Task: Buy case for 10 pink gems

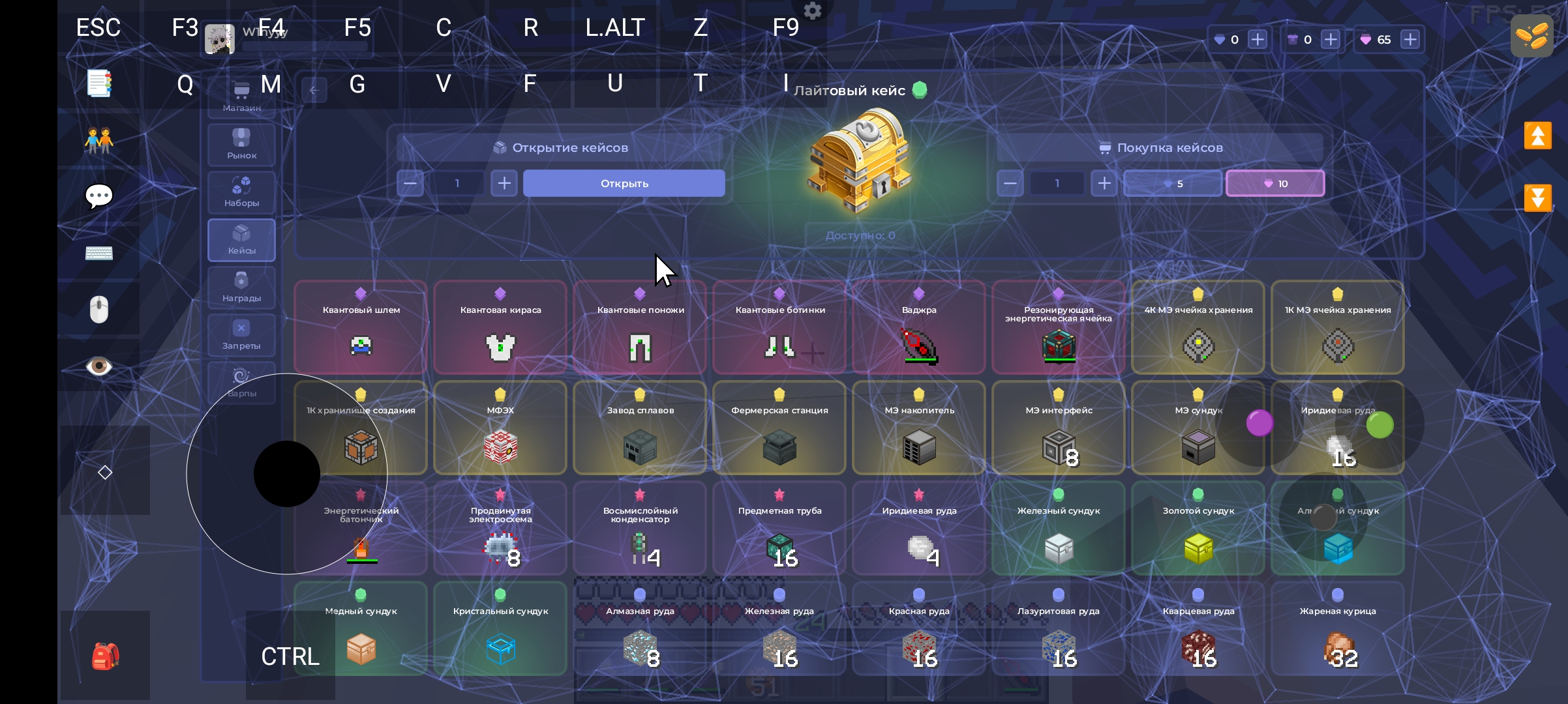Action: coord(1275,183)
